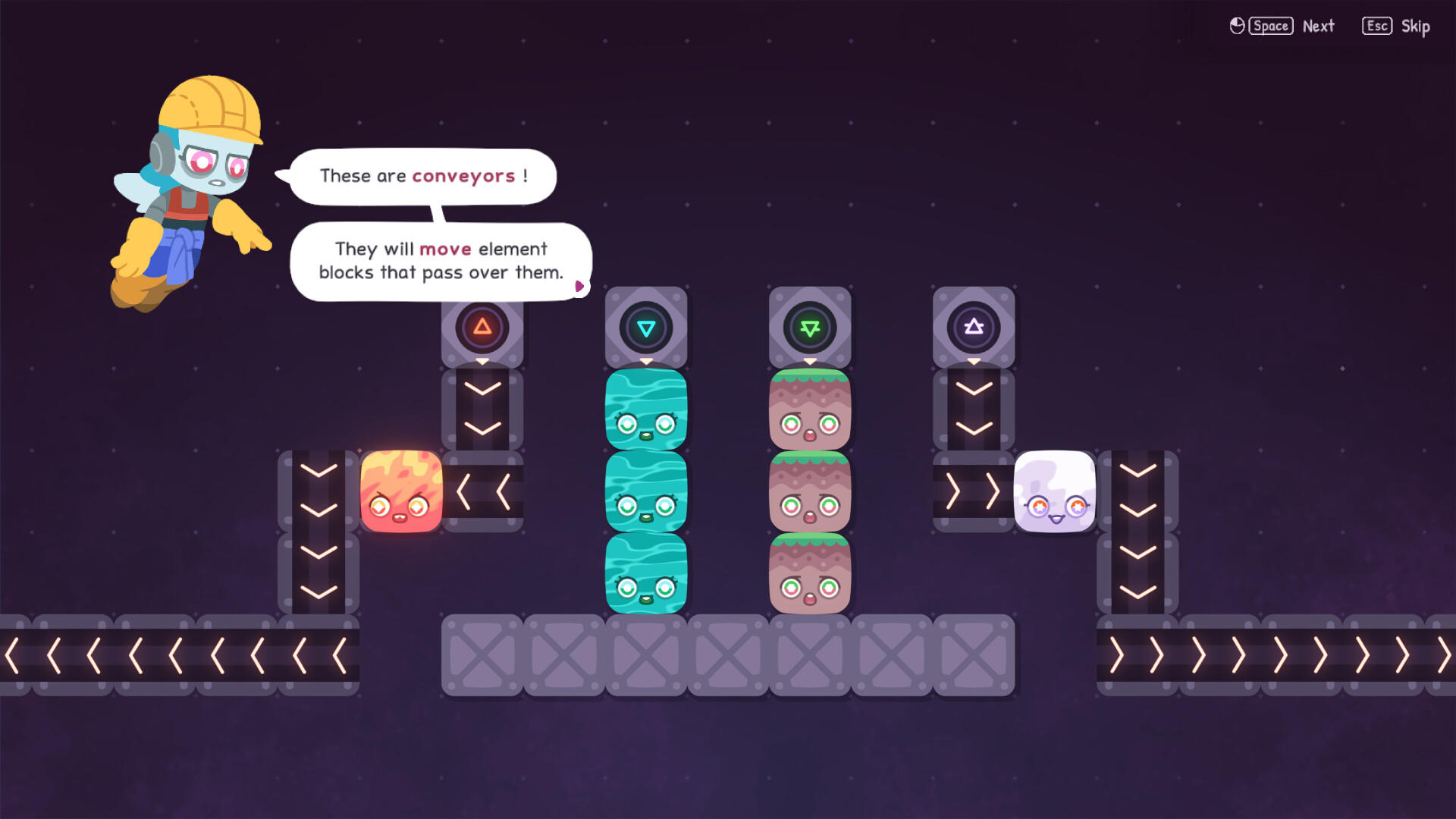Click the Space key prompt for Next
The width and height of the screenshot is (1456, 819).
point(1270,25)
